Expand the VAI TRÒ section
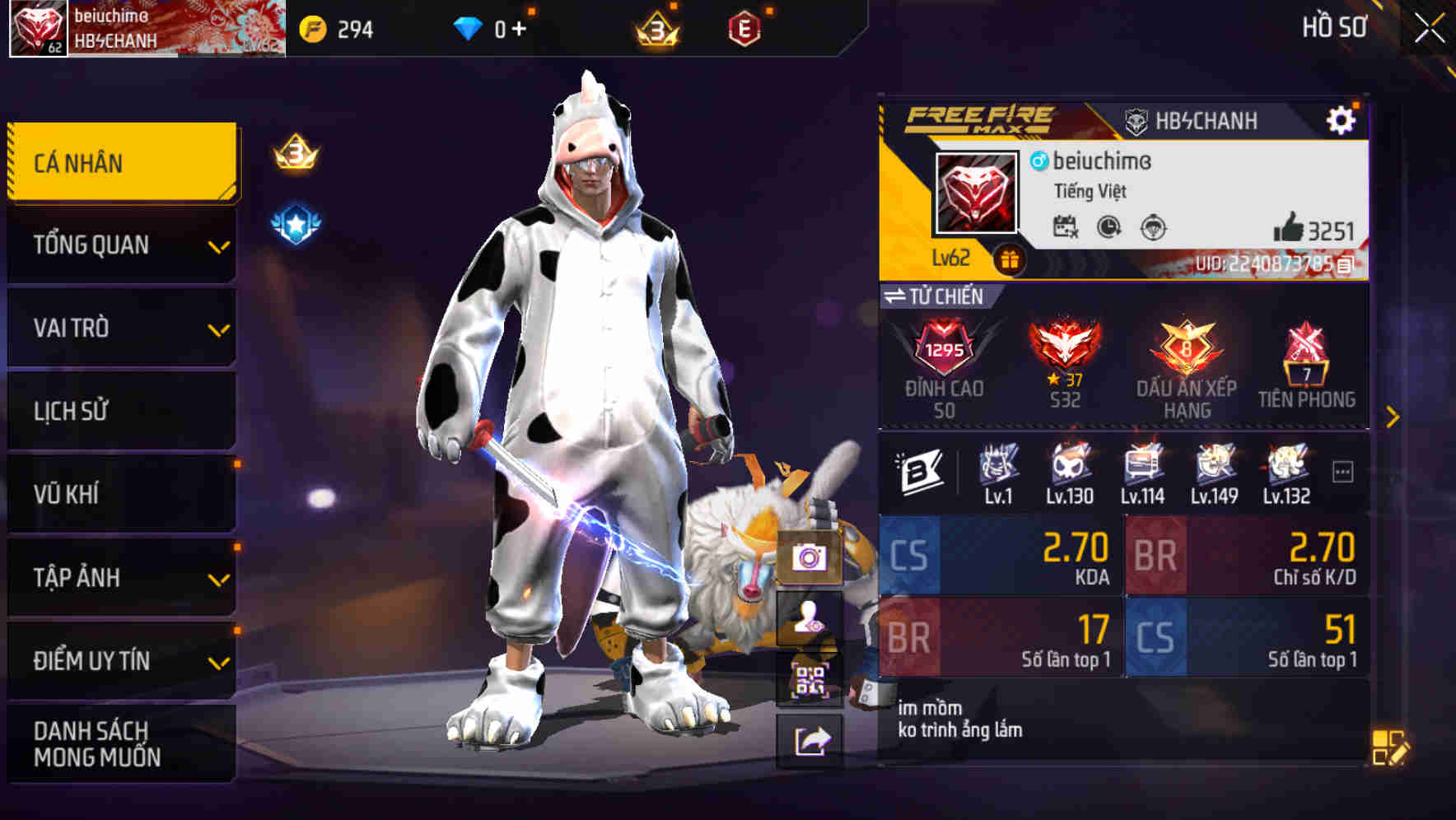This screenshot has height=820, width=1456. click(x=121, y=328)
